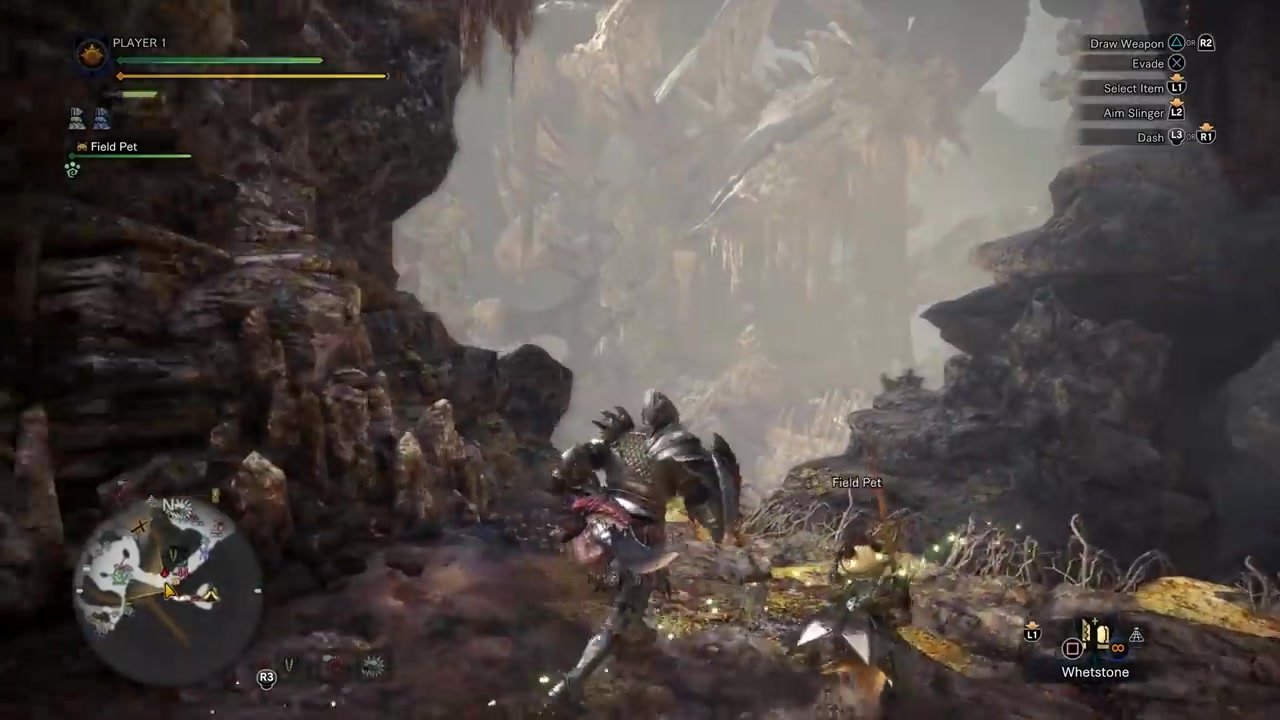
Task: Select the Whetstone item slot
Action: [x=1102, y=638]
